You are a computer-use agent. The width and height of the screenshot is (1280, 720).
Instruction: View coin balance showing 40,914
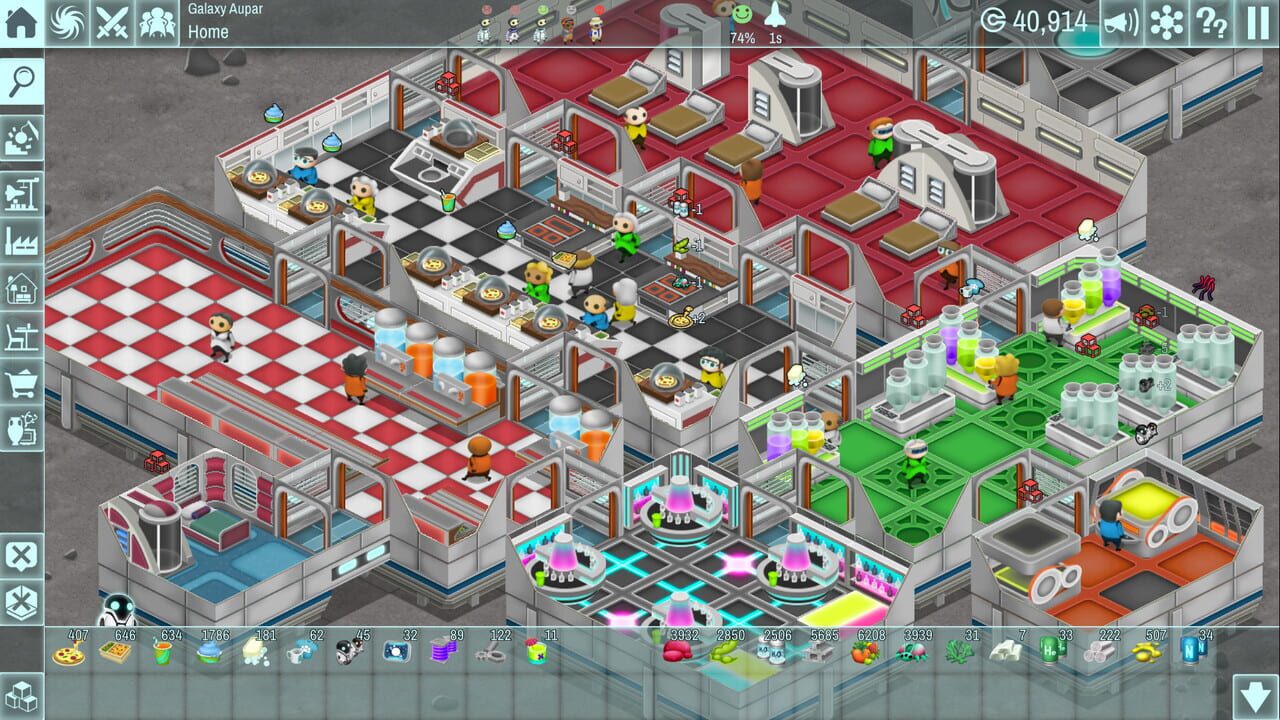pos(1050,20)
